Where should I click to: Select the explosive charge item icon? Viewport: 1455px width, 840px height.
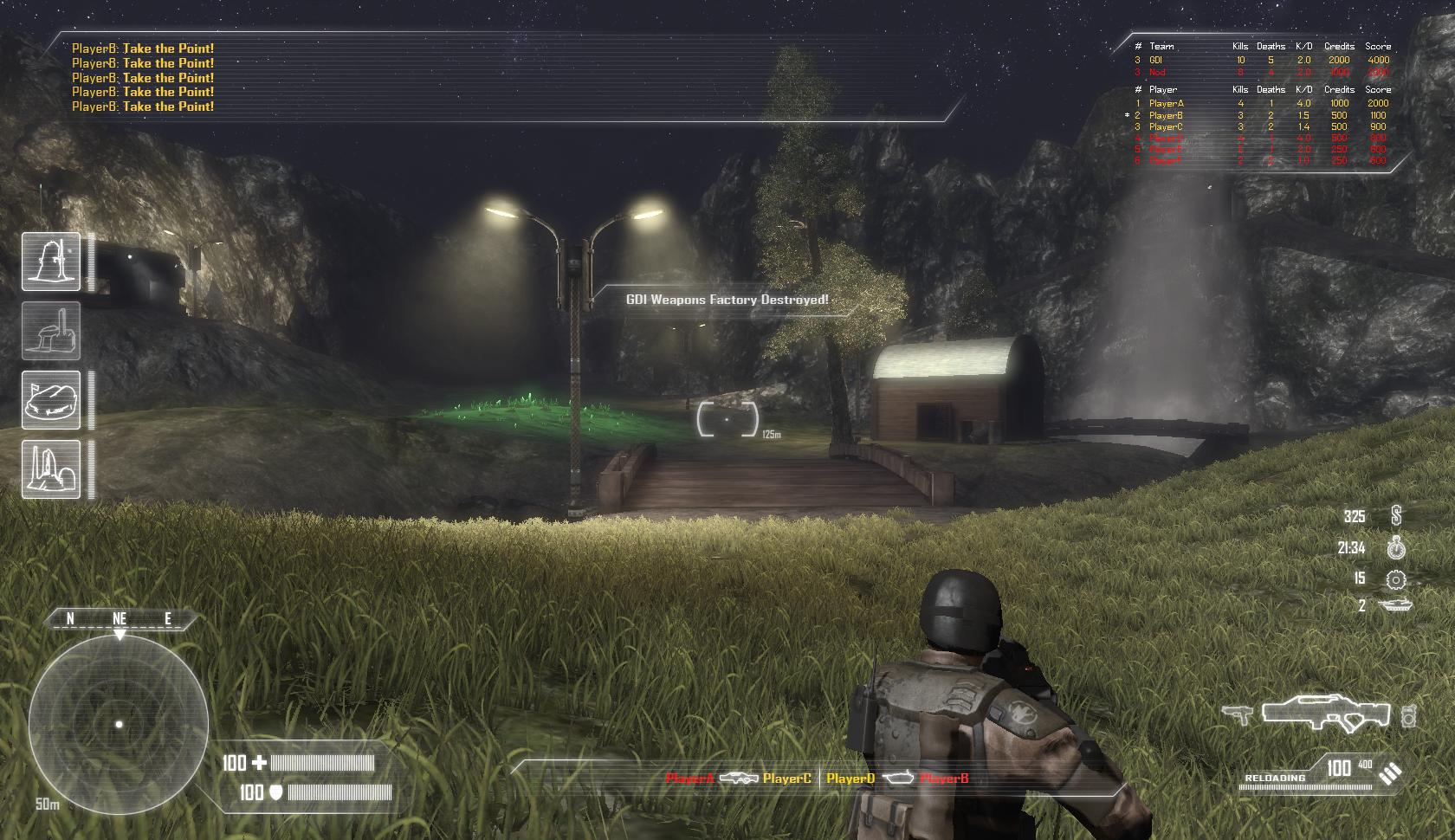pyautogui.click(x=1407, y=716)
